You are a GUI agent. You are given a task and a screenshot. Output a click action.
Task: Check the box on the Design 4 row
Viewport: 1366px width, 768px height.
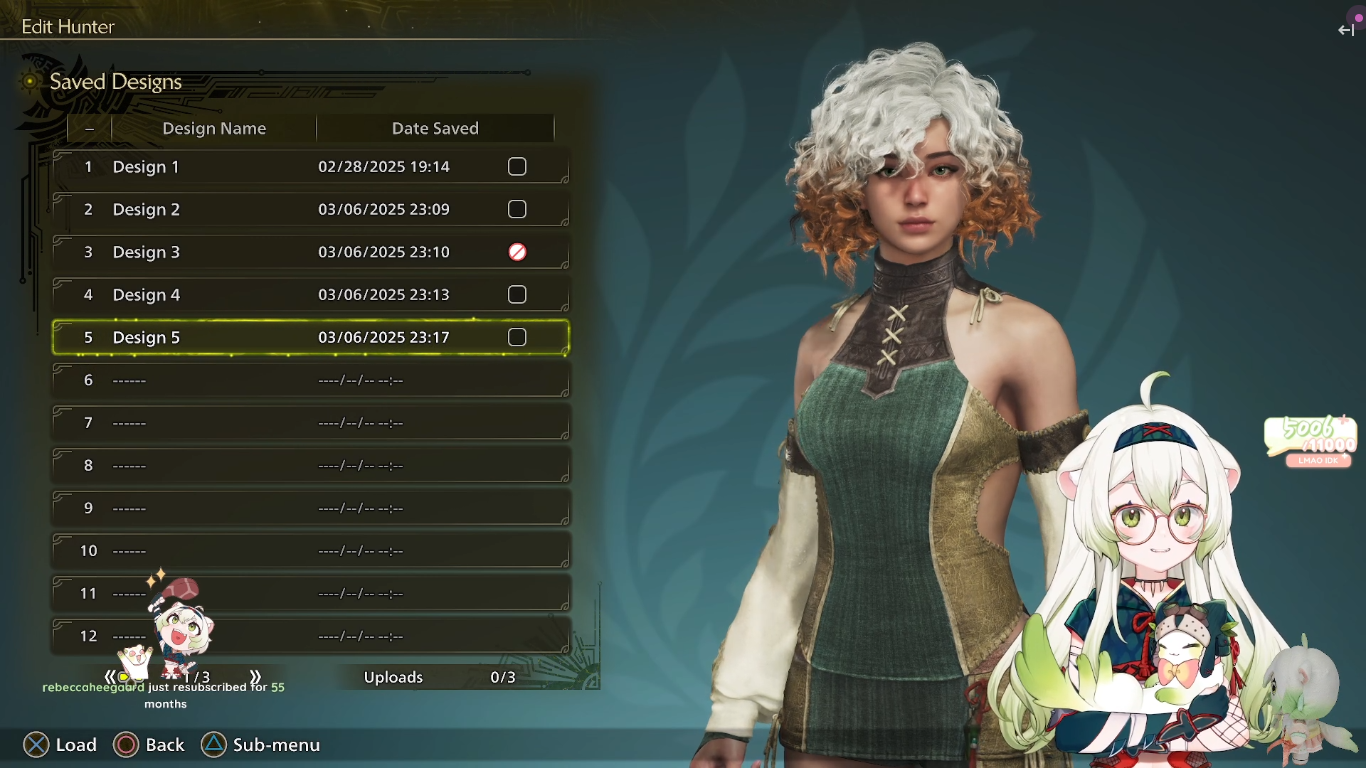pyautogui.click(x=517, y=295)
